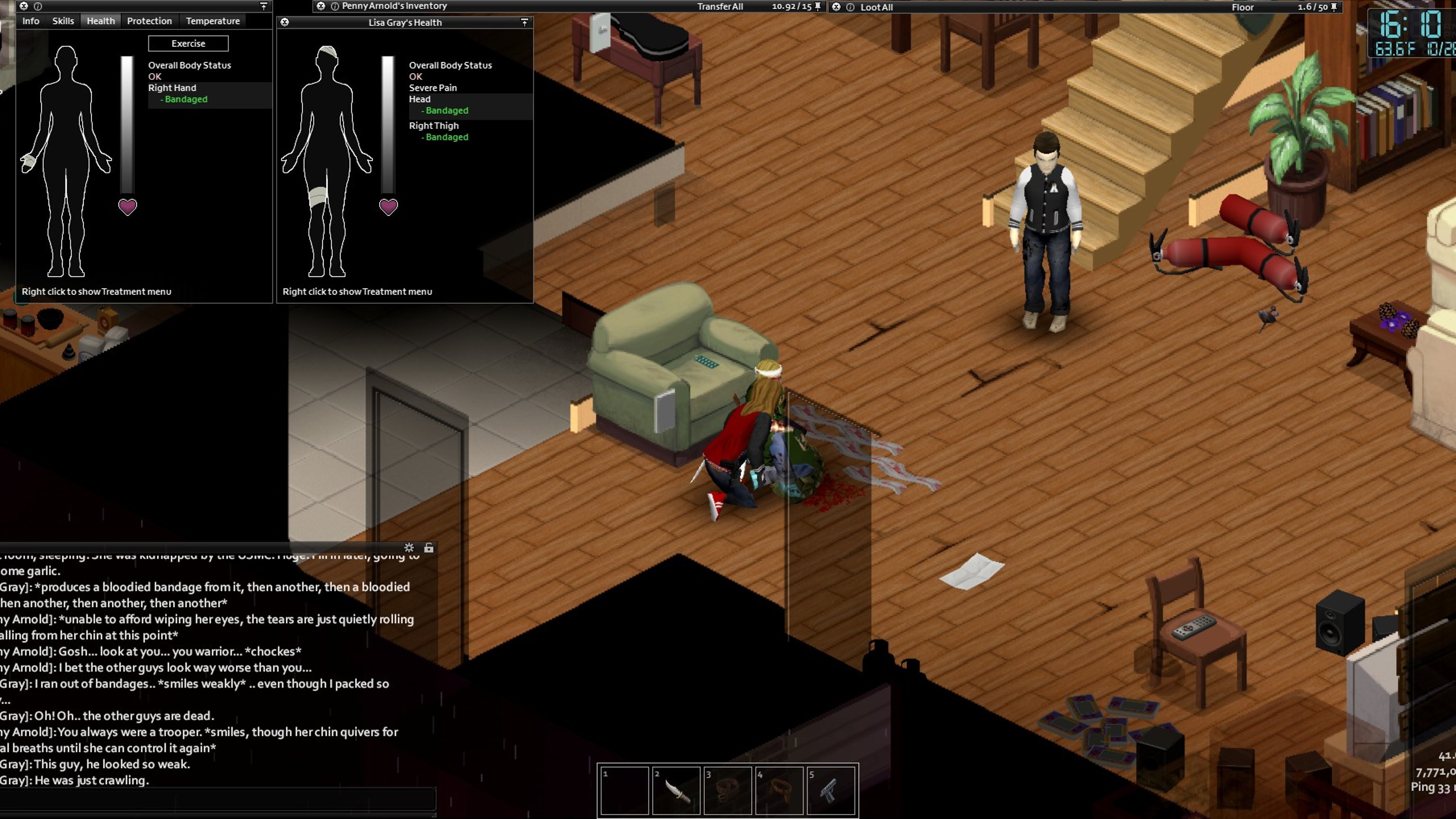Click Transfer All in the inventory
Image resolution: width=1456 pixels, height=819 pixels.
[719, 7]
